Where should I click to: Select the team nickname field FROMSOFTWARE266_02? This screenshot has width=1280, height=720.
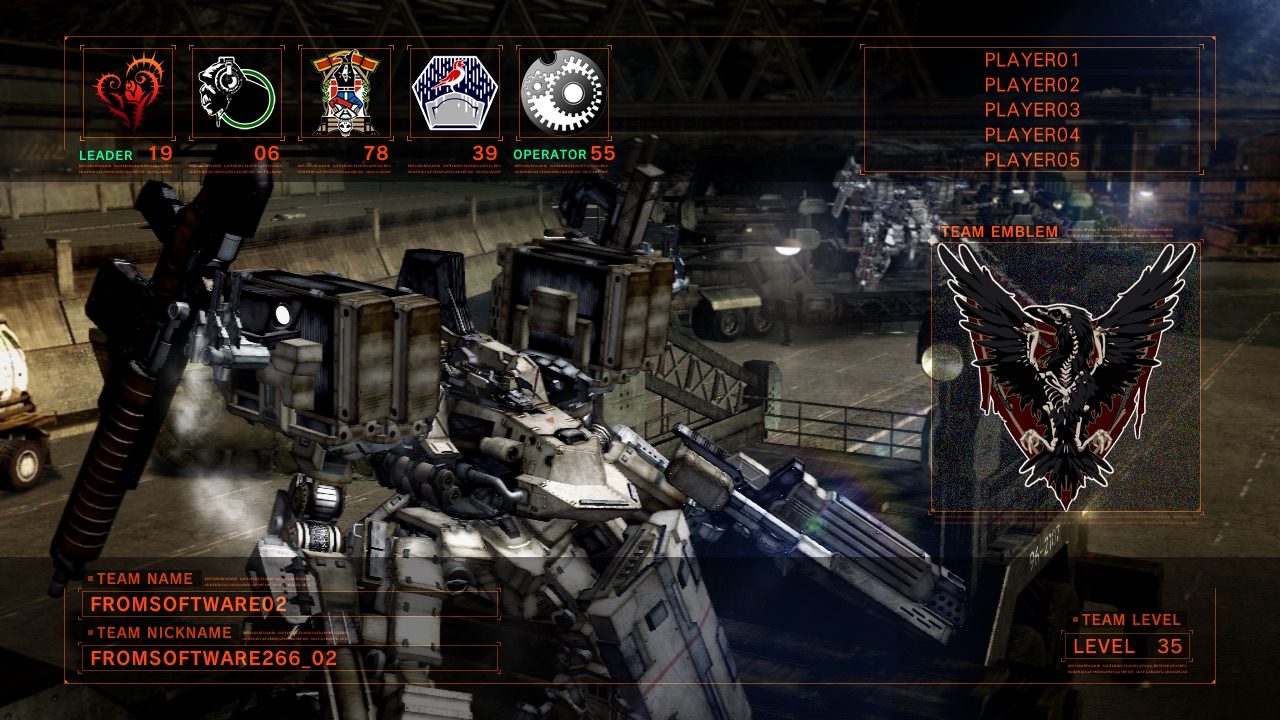(289, 658)
